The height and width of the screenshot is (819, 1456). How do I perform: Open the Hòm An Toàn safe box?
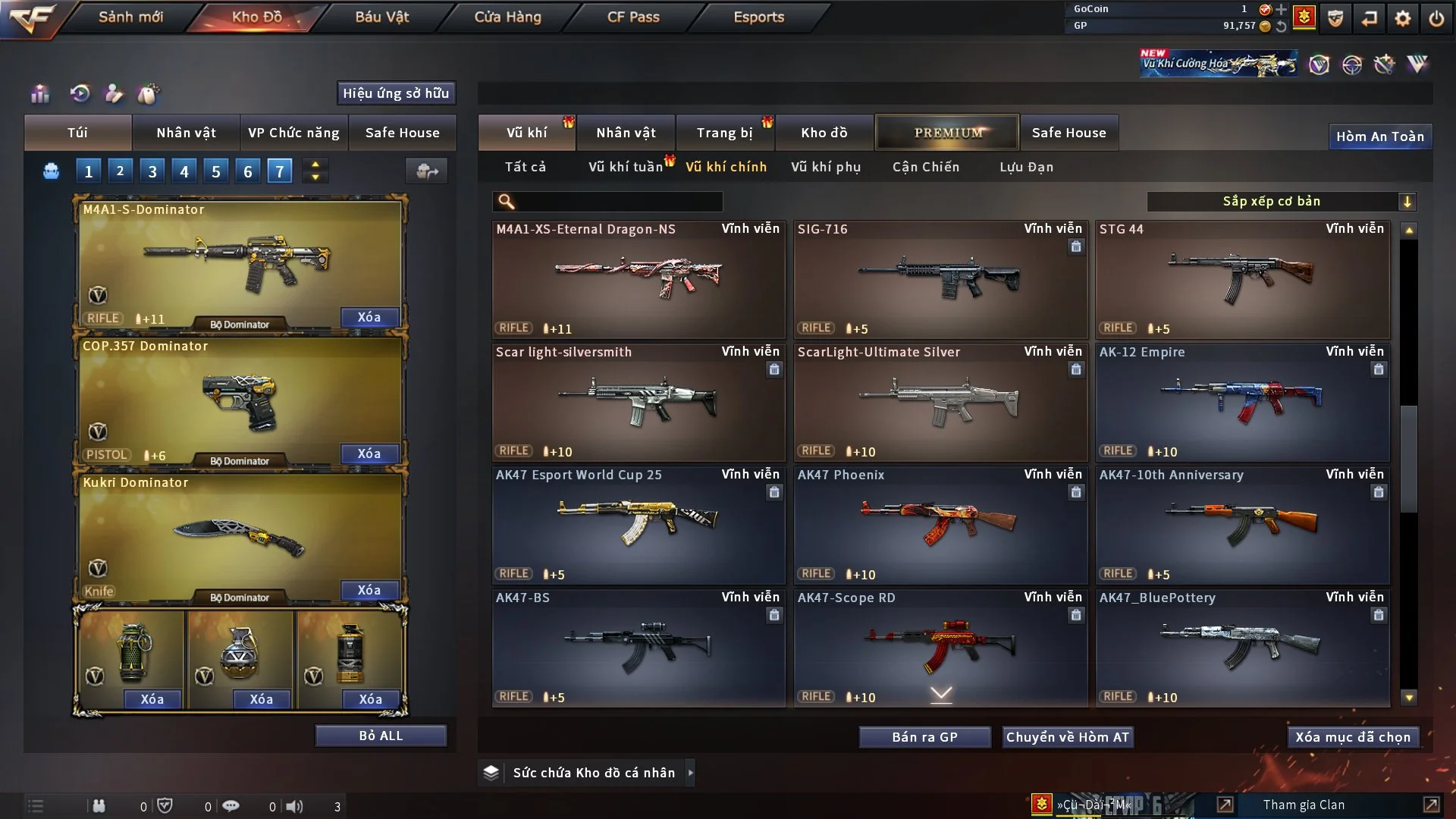pyautogui.click(x=1379, y=136)
